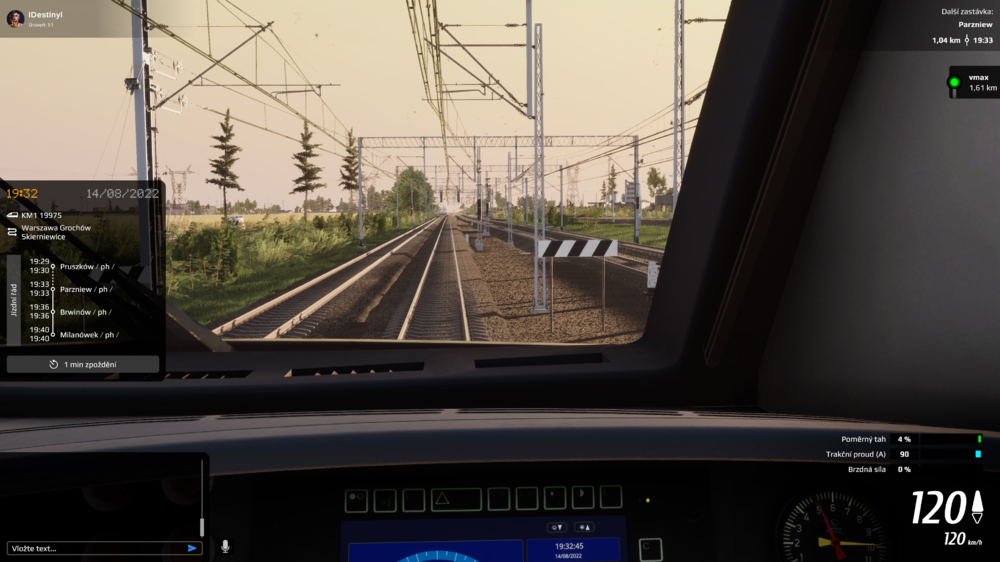Focus the "Vložte text..." chat input

coord(95,548)
